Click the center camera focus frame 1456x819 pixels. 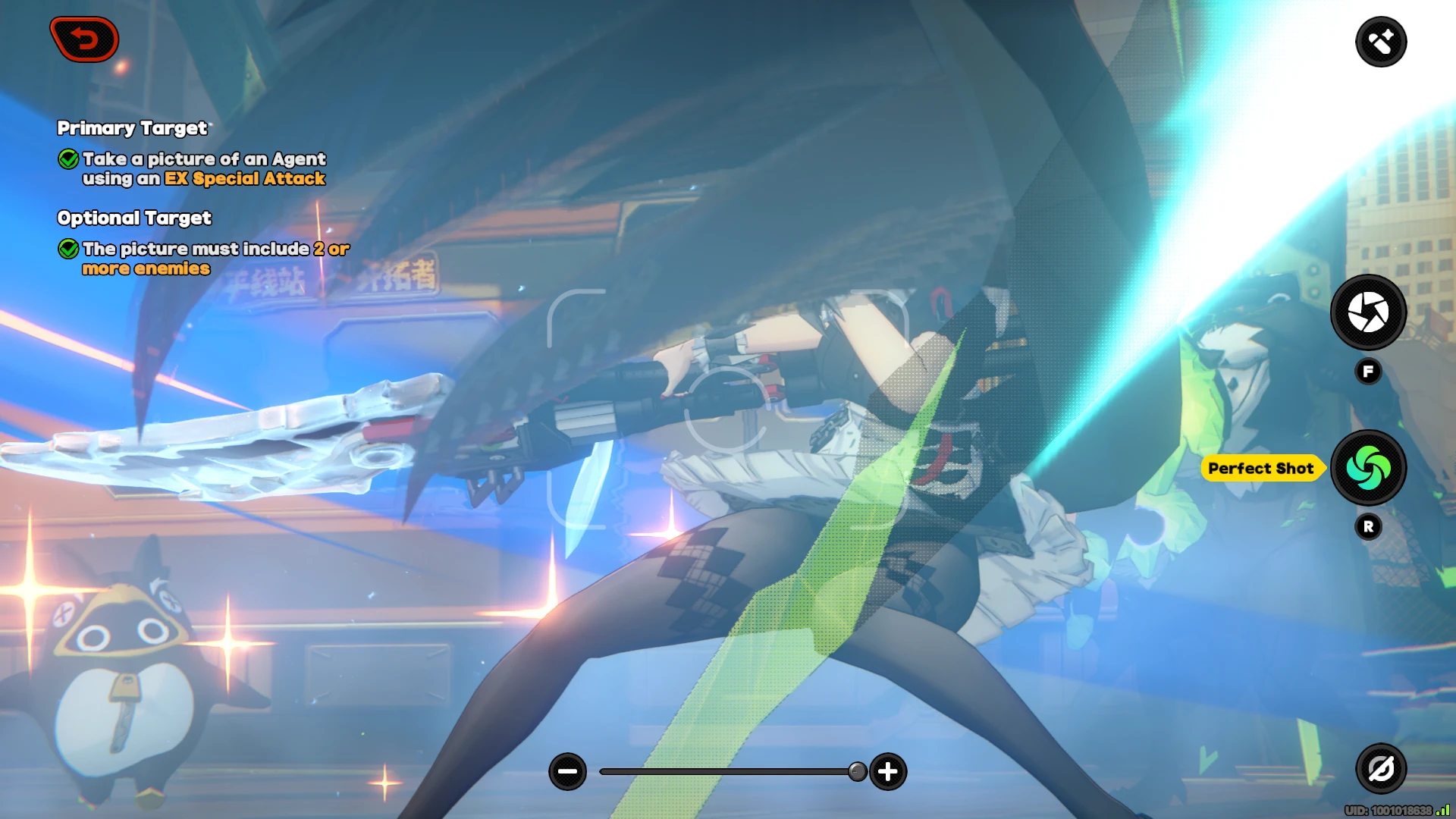[x=728, y=409]
